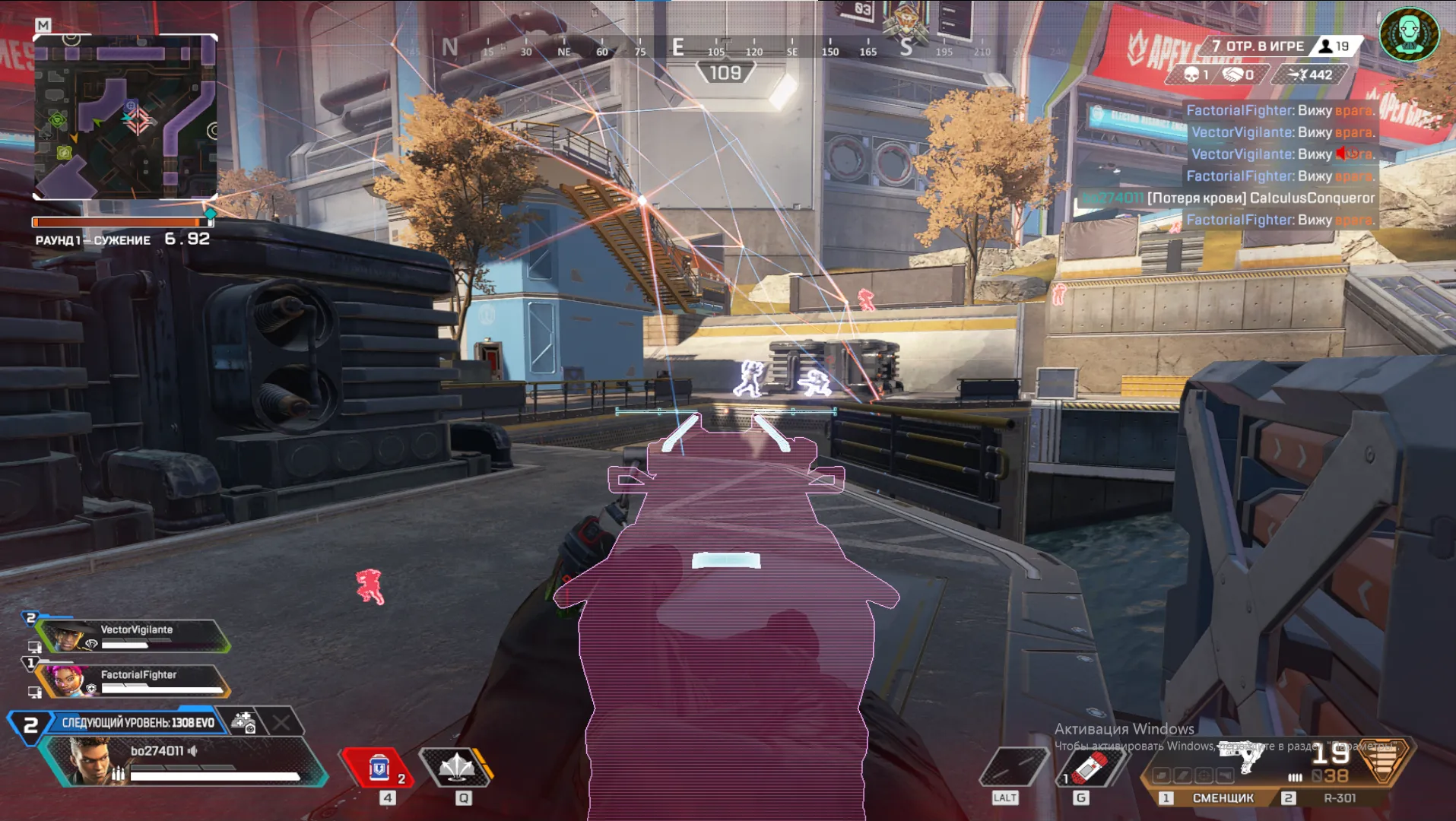The height and width of the screenshot is (821, 1456).
Task: Click the legend portrait badge
Action: [1409, 34]
